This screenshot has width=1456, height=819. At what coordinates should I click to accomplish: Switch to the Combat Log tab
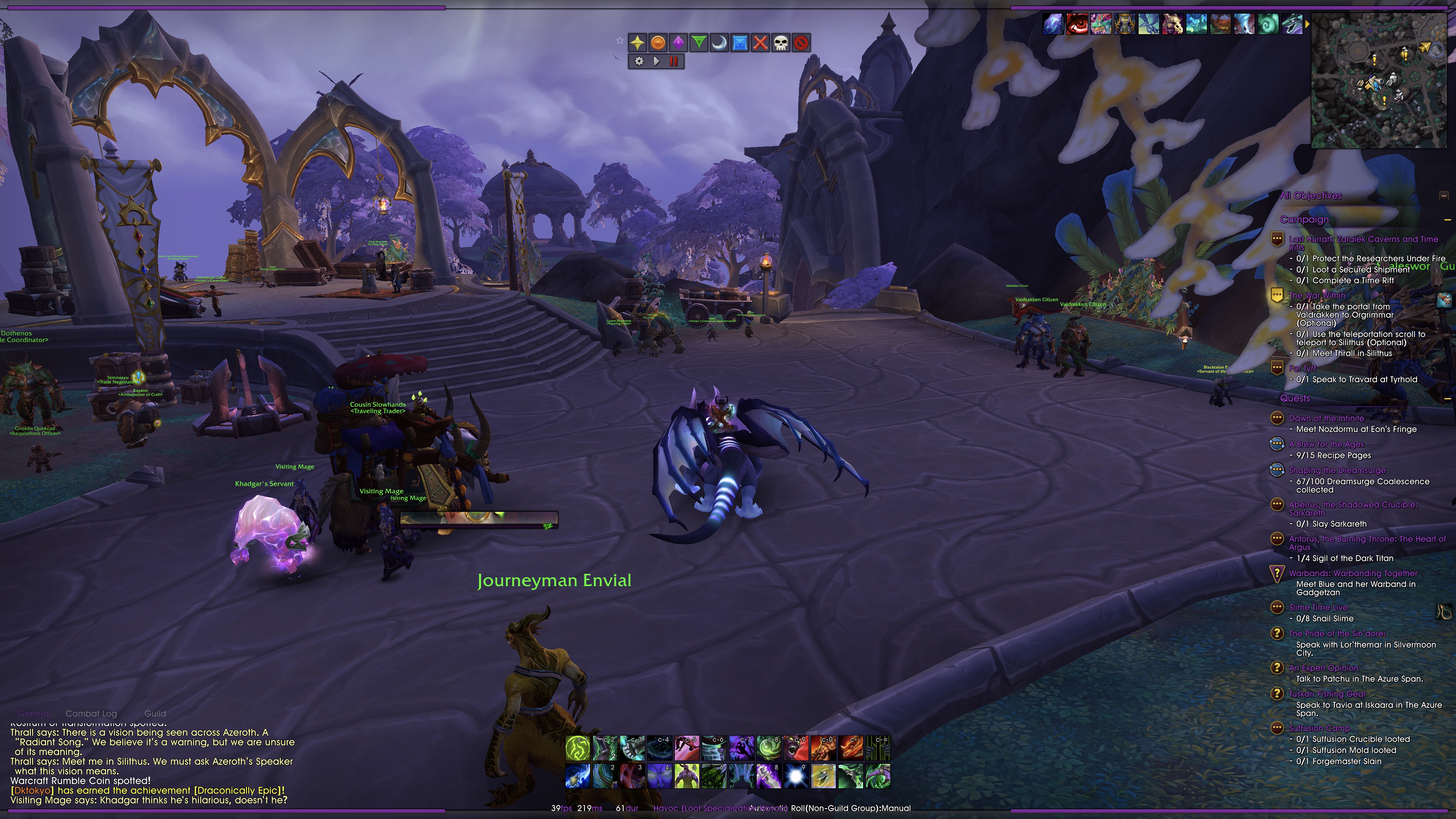[92, 713]
